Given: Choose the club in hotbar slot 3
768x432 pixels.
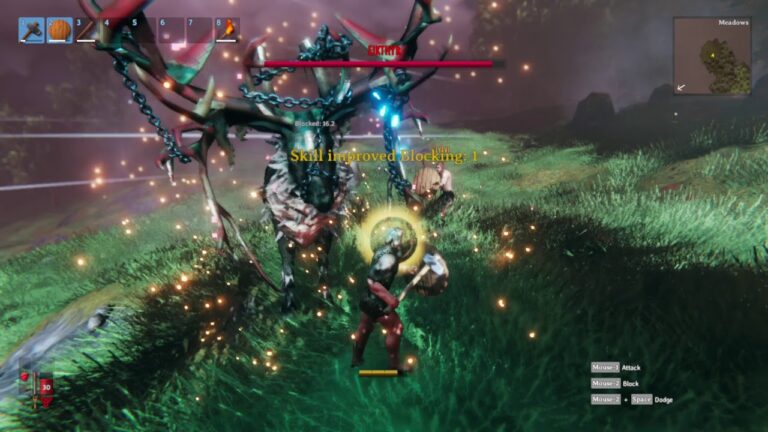Looking at the screenshot, I should (x=87, y=30).
